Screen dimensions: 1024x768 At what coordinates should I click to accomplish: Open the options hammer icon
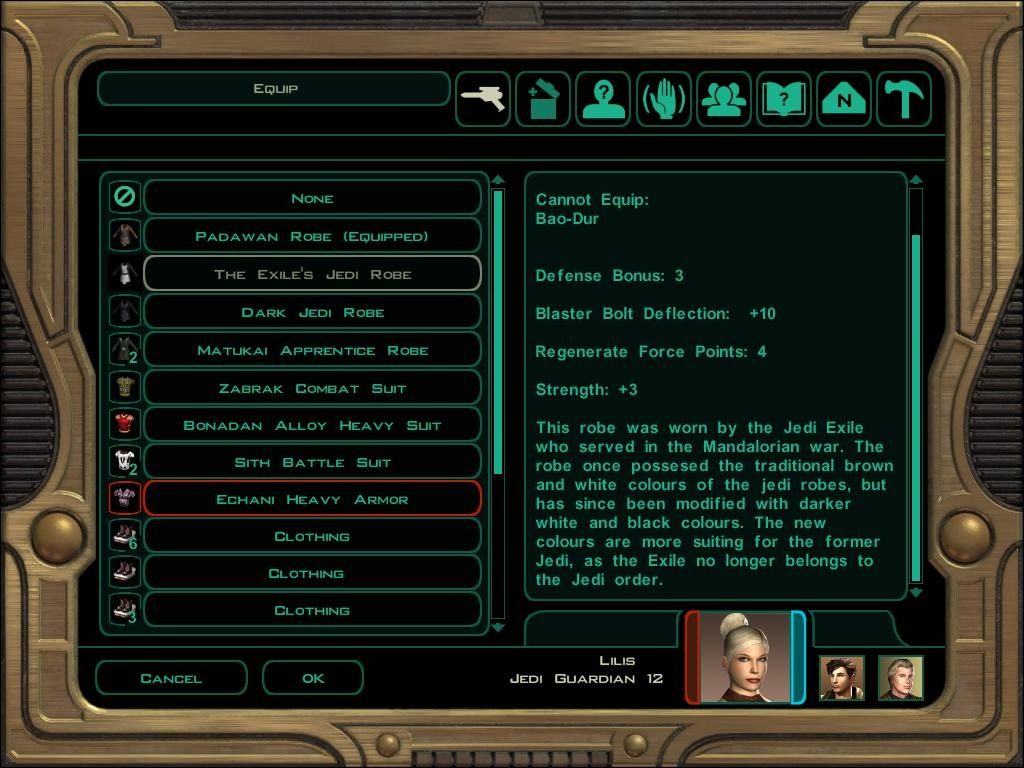click(x=904, y=99)
